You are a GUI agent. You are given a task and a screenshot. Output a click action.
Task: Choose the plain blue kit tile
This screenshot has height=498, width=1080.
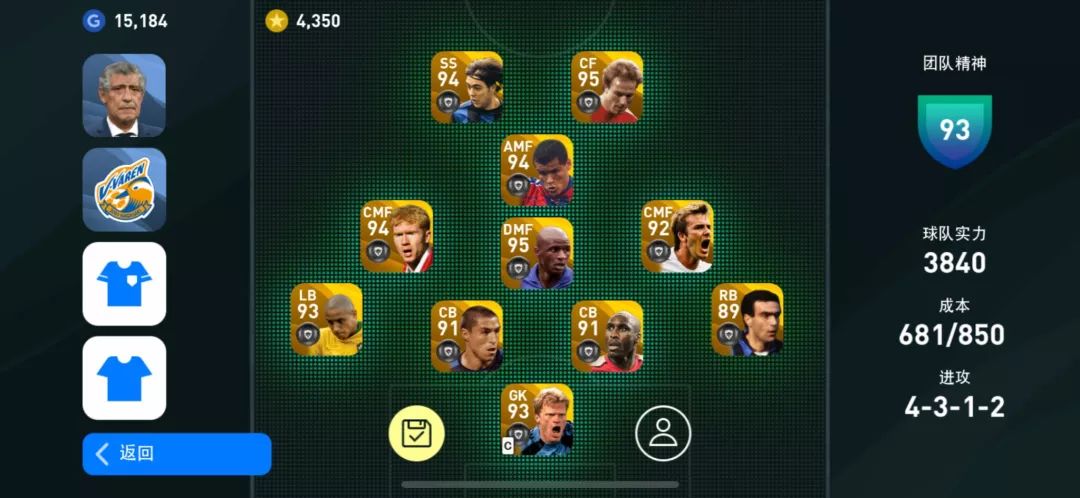coord(124,378)
